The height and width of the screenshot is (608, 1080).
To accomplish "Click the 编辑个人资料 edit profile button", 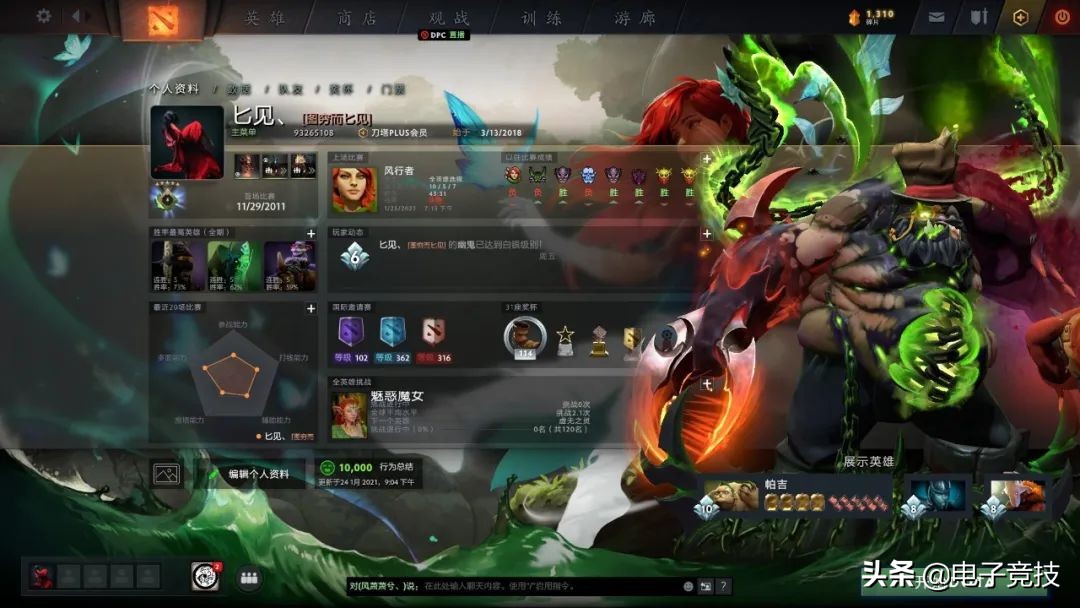I will [258, 474].
